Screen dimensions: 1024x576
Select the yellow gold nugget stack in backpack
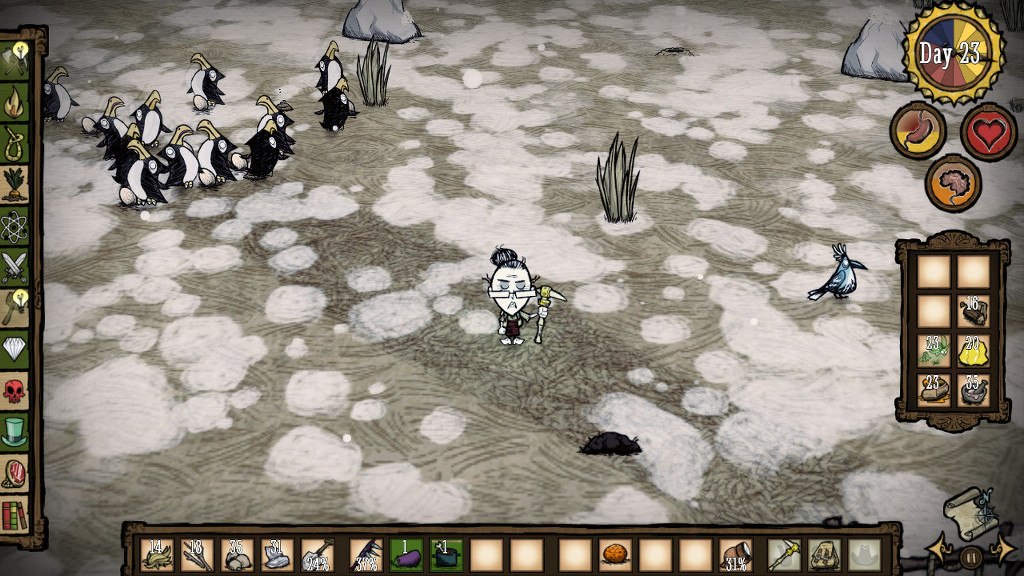pos(973,349)
